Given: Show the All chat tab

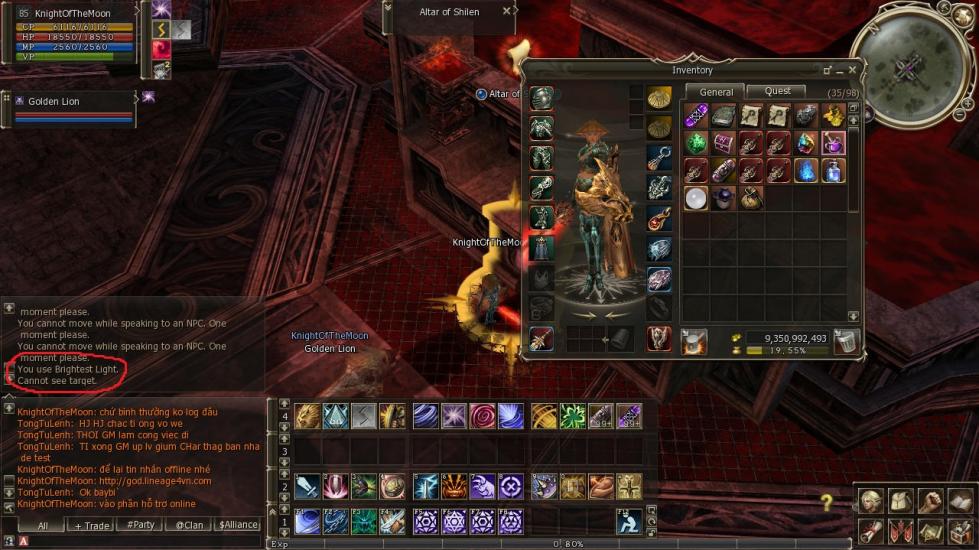Looking at the screenshot, I should coord(43,525).
